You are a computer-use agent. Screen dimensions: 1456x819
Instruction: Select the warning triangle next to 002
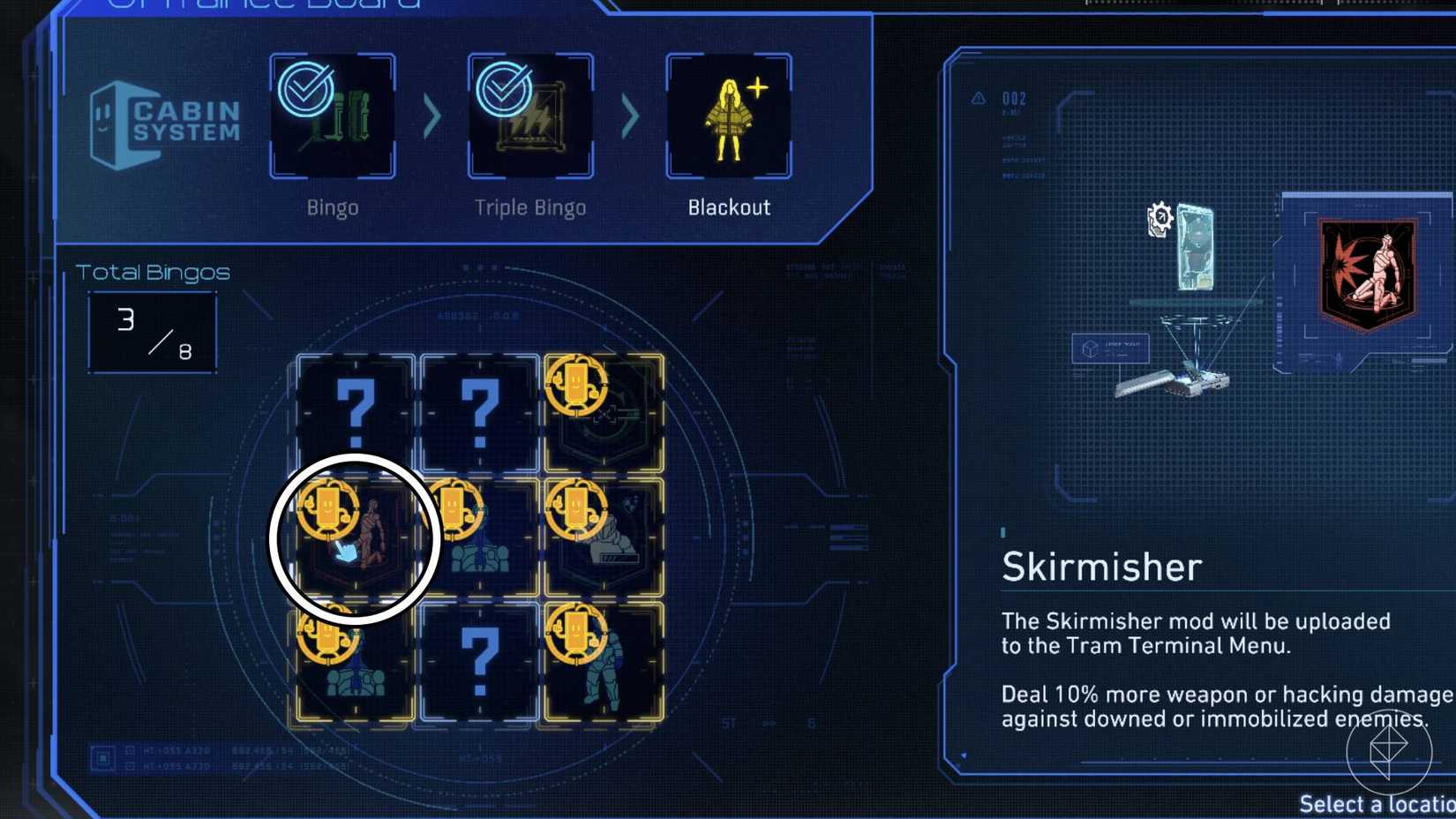pos(977,100)
